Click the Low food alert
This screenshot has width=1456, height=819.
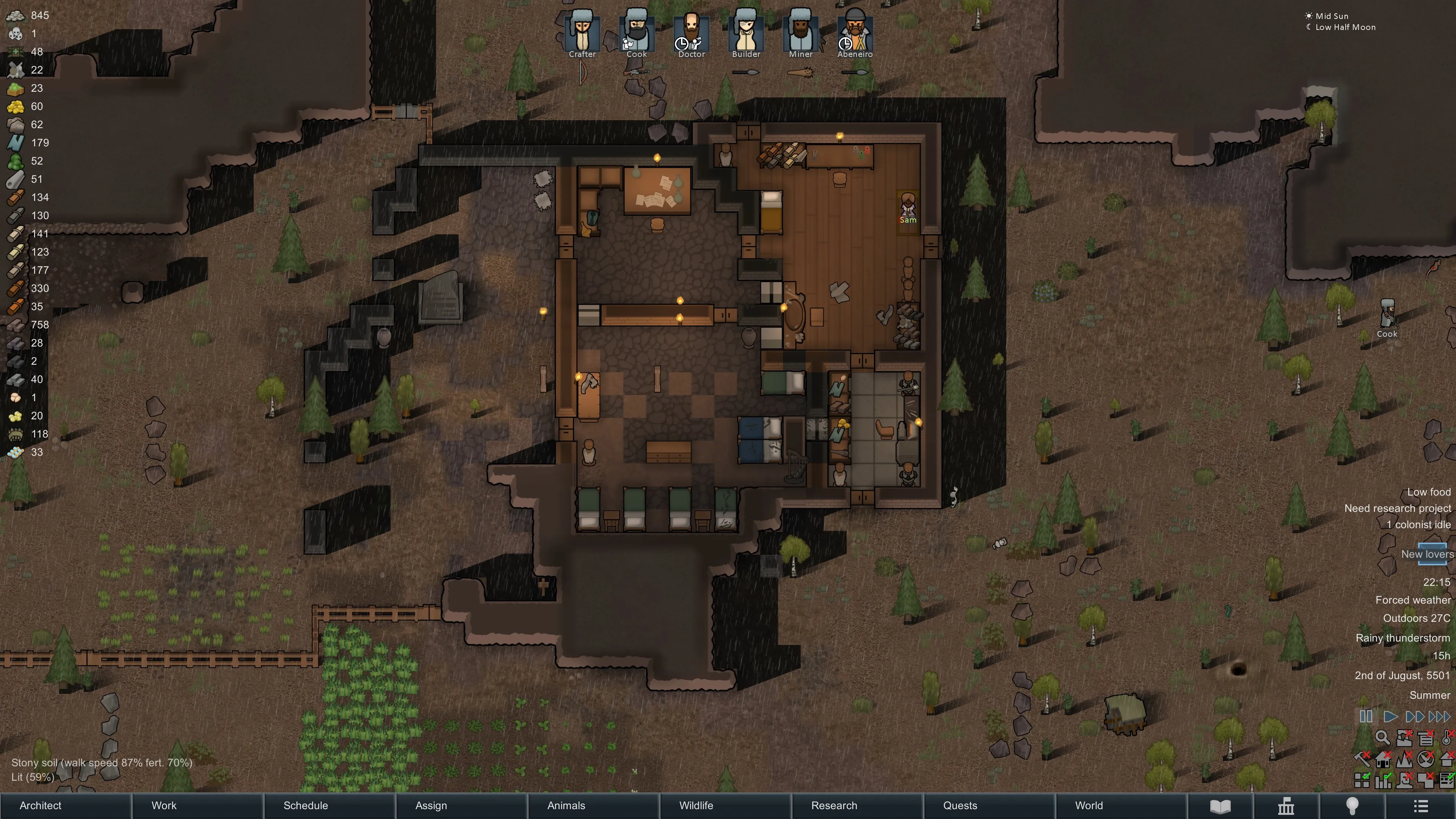(x=1428, y=492)
